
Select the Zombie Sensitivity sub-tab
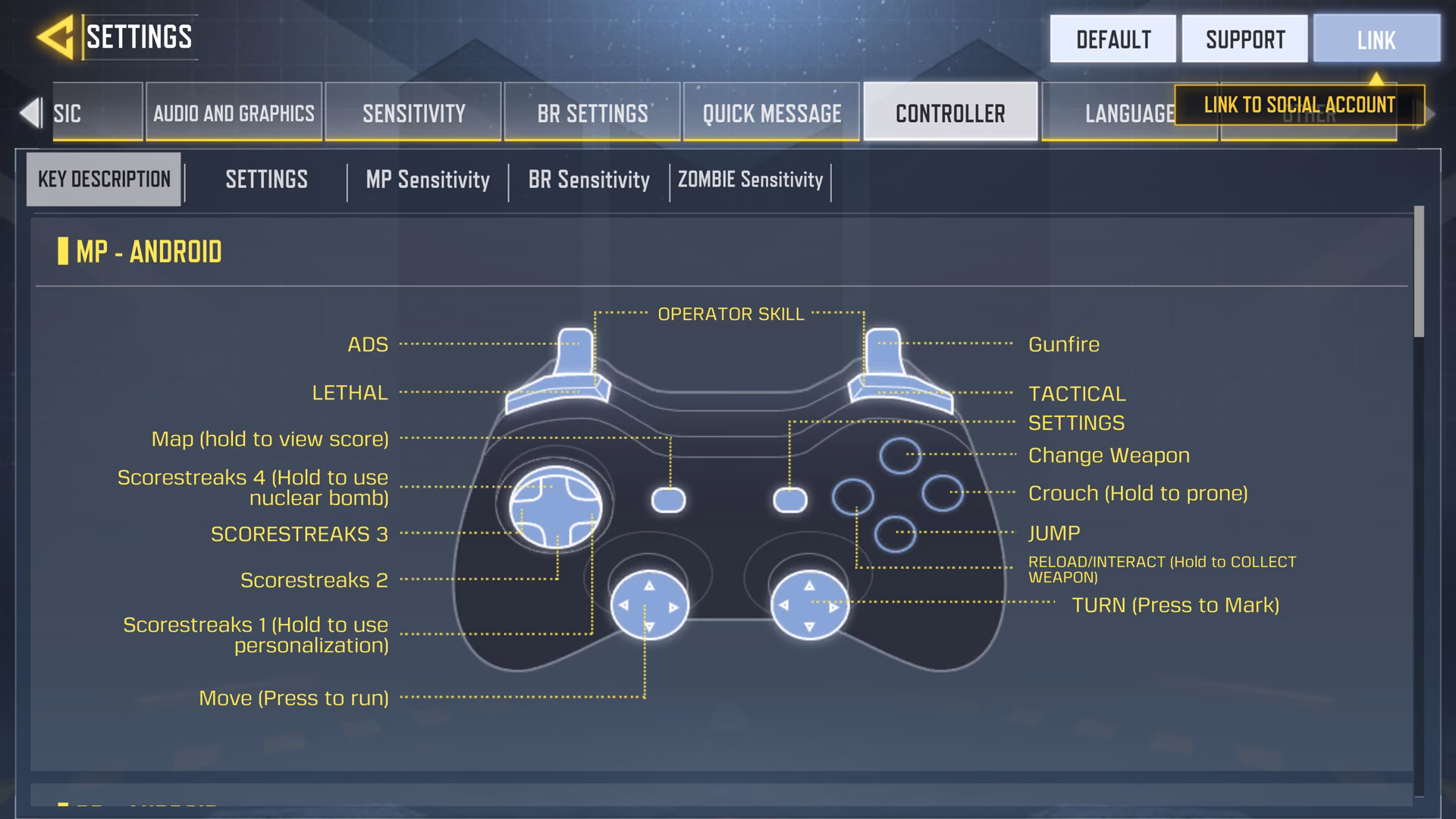pos(749,180)
